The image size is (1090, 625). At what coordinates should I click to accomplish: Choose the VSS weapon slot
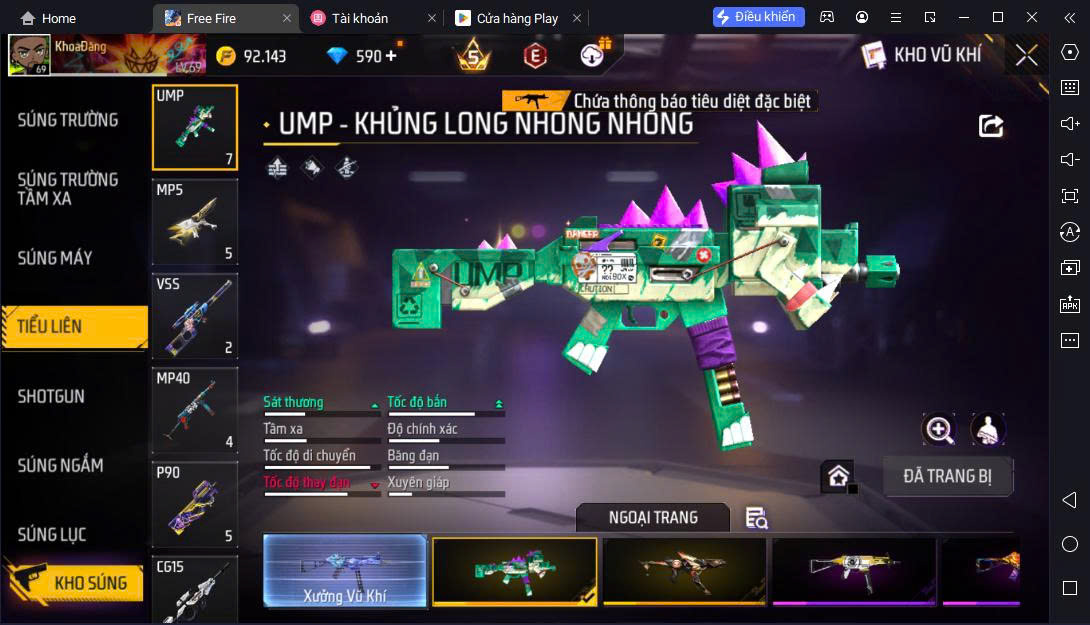pyautogui.click(x=195, y=316)
